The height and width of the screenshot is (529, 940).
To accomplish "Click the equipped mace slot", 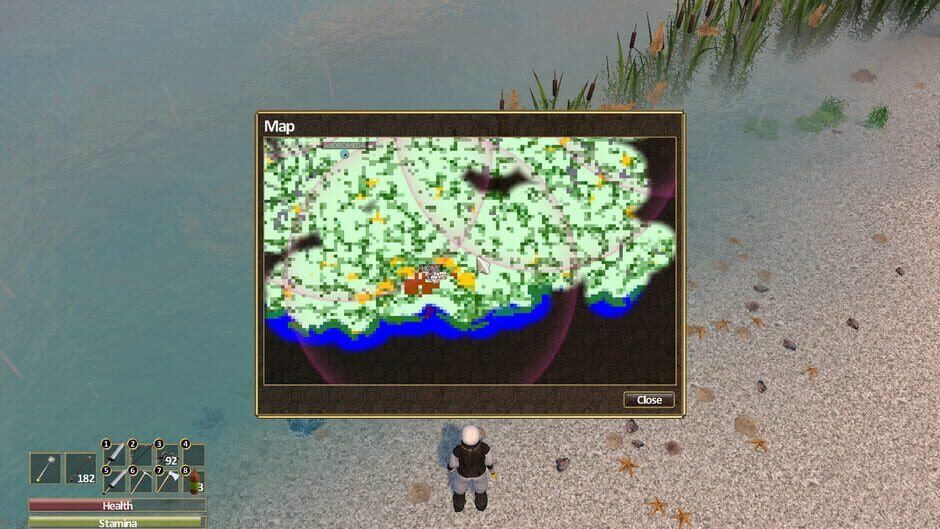I will 46,468.
